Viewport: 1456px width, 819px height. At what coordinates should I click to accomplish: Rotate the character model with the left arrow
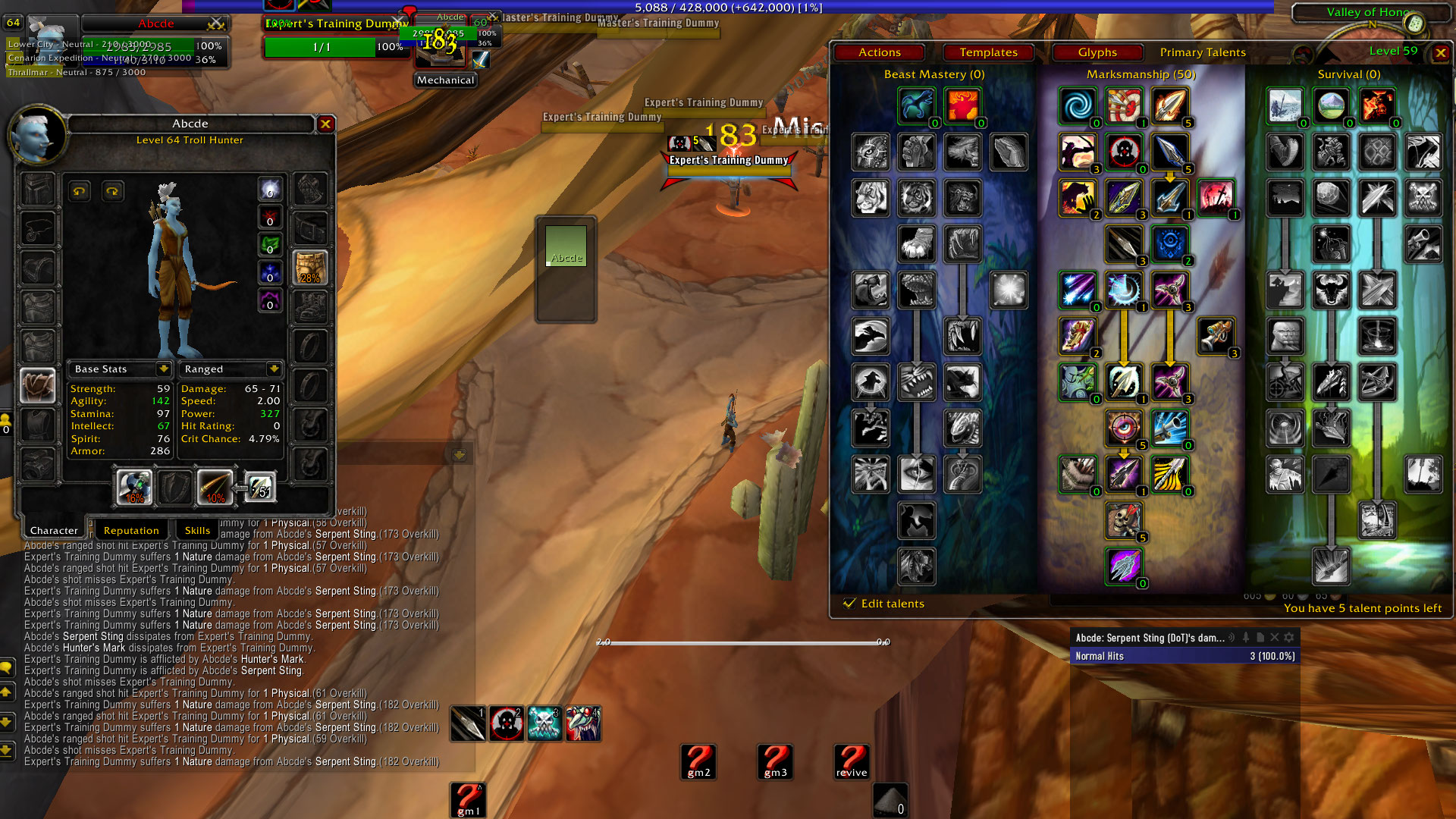pos(80,191)
